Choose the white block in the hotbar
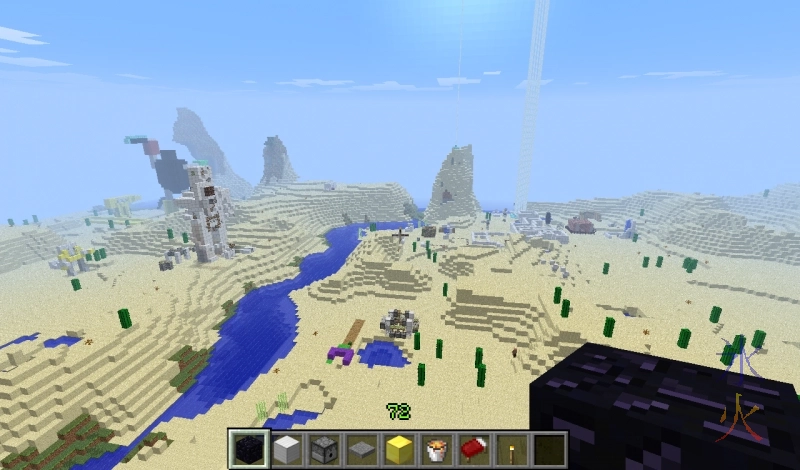This screenshot has width=800, height=470. click(x=286, y=449)
